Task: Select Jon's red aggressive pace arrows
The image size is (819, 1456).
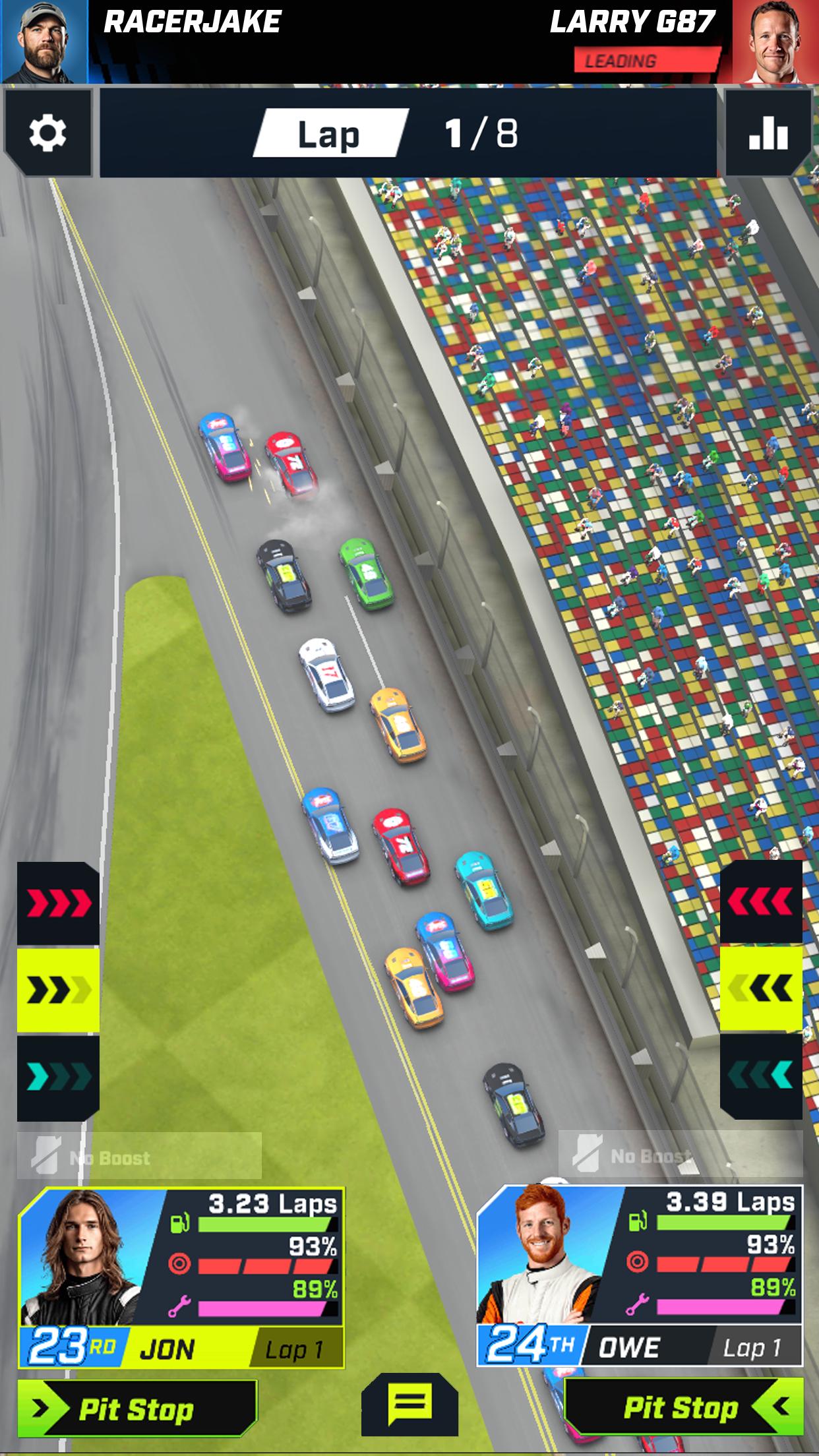Action: (x=58, y=904)
